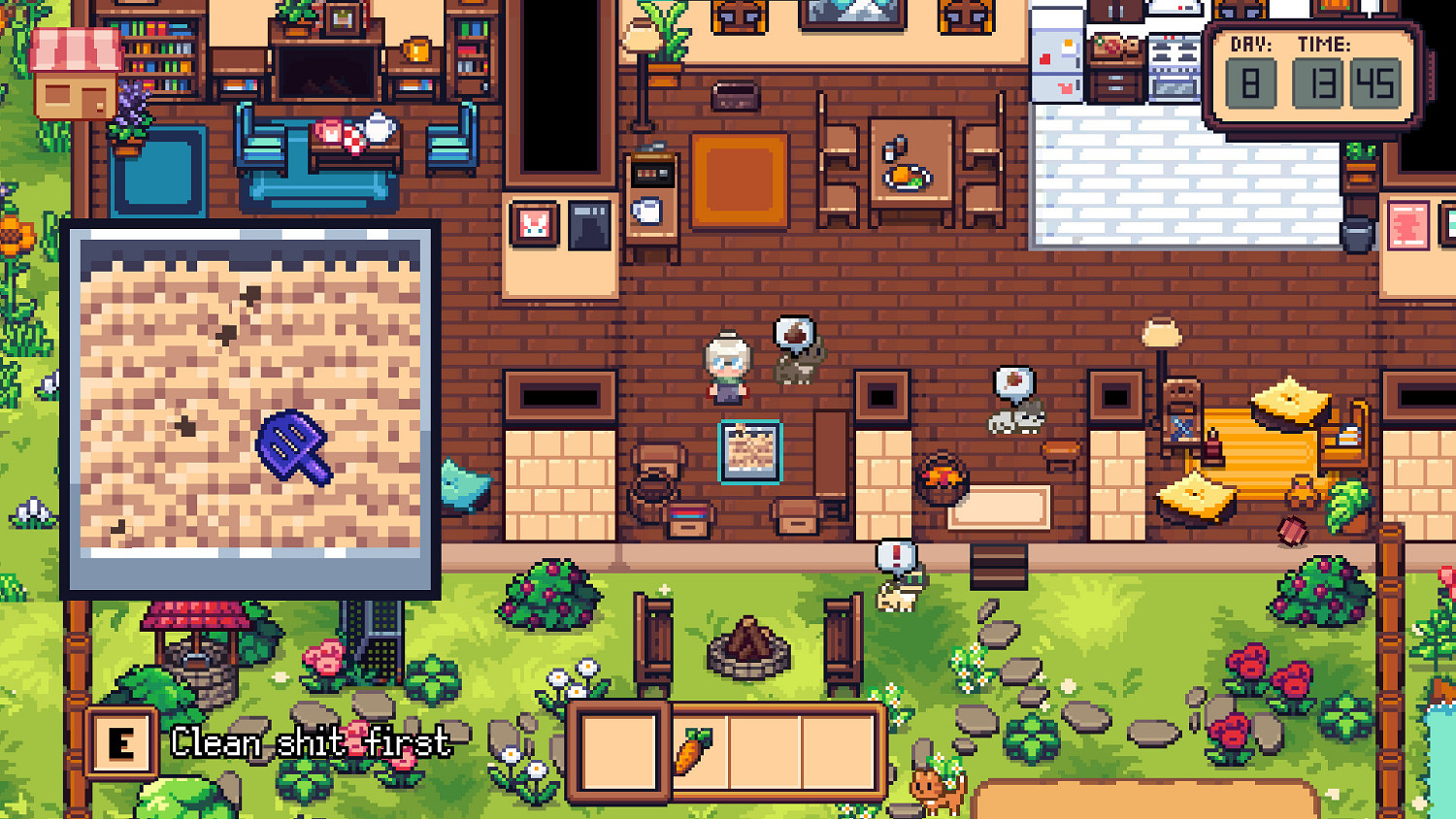Click the E key prompt icon
Image resolution: width=1456 pixels, height=819 pixels.
pyautogui.click(x=120, y=742)
